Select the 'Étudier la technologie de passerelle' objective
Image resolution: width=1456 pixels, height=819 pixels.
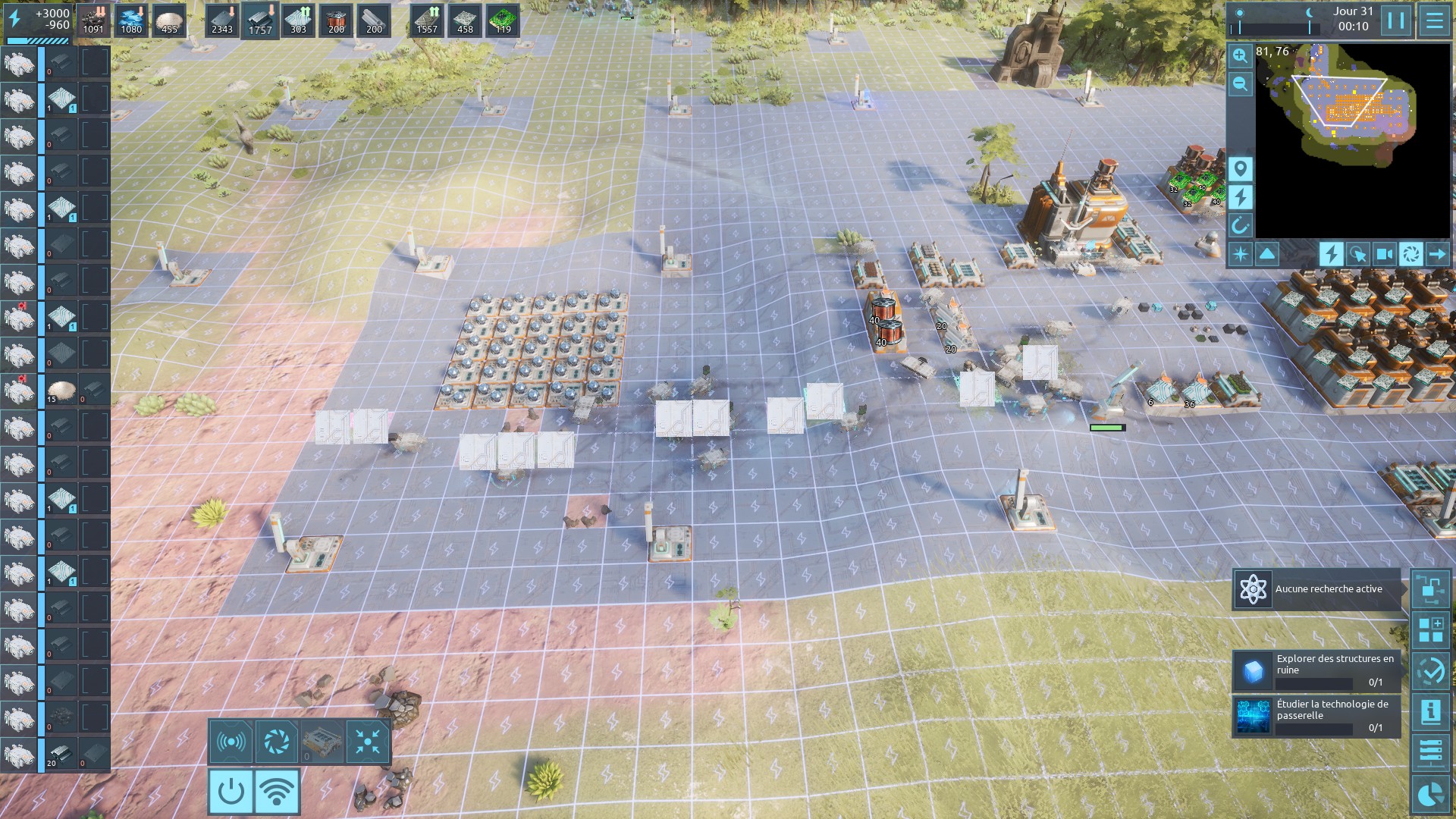coord(1317,717)
